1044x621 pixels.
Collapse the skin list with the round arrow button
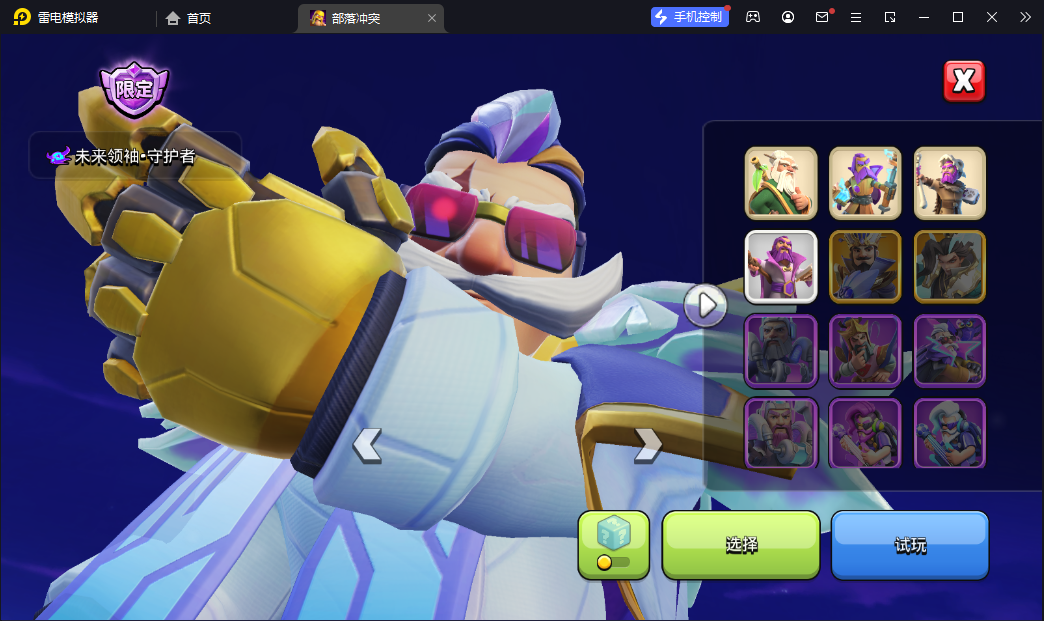coord(706,304)
